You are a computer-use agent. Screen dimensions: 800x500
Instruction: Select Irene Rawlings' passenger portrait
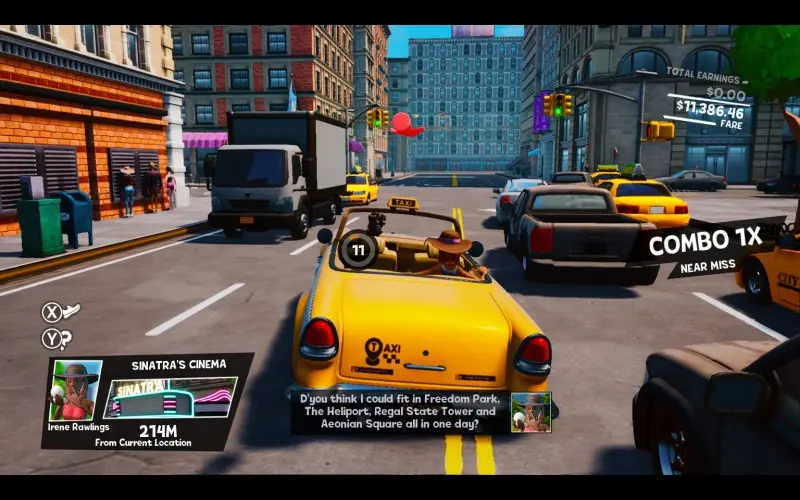point(76,390)
